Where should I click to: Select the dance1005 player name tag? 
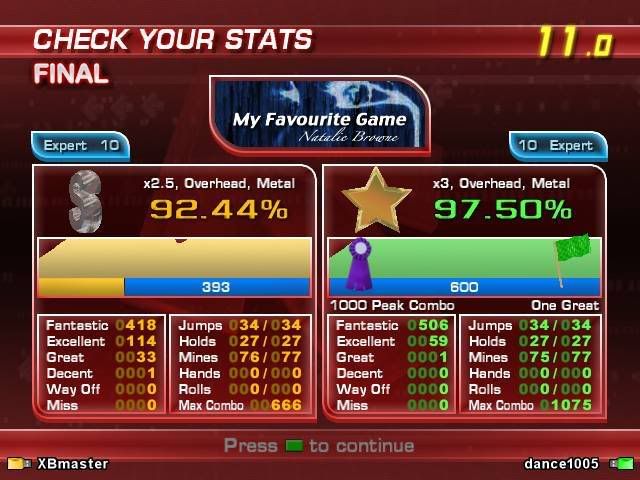point(561,464)
